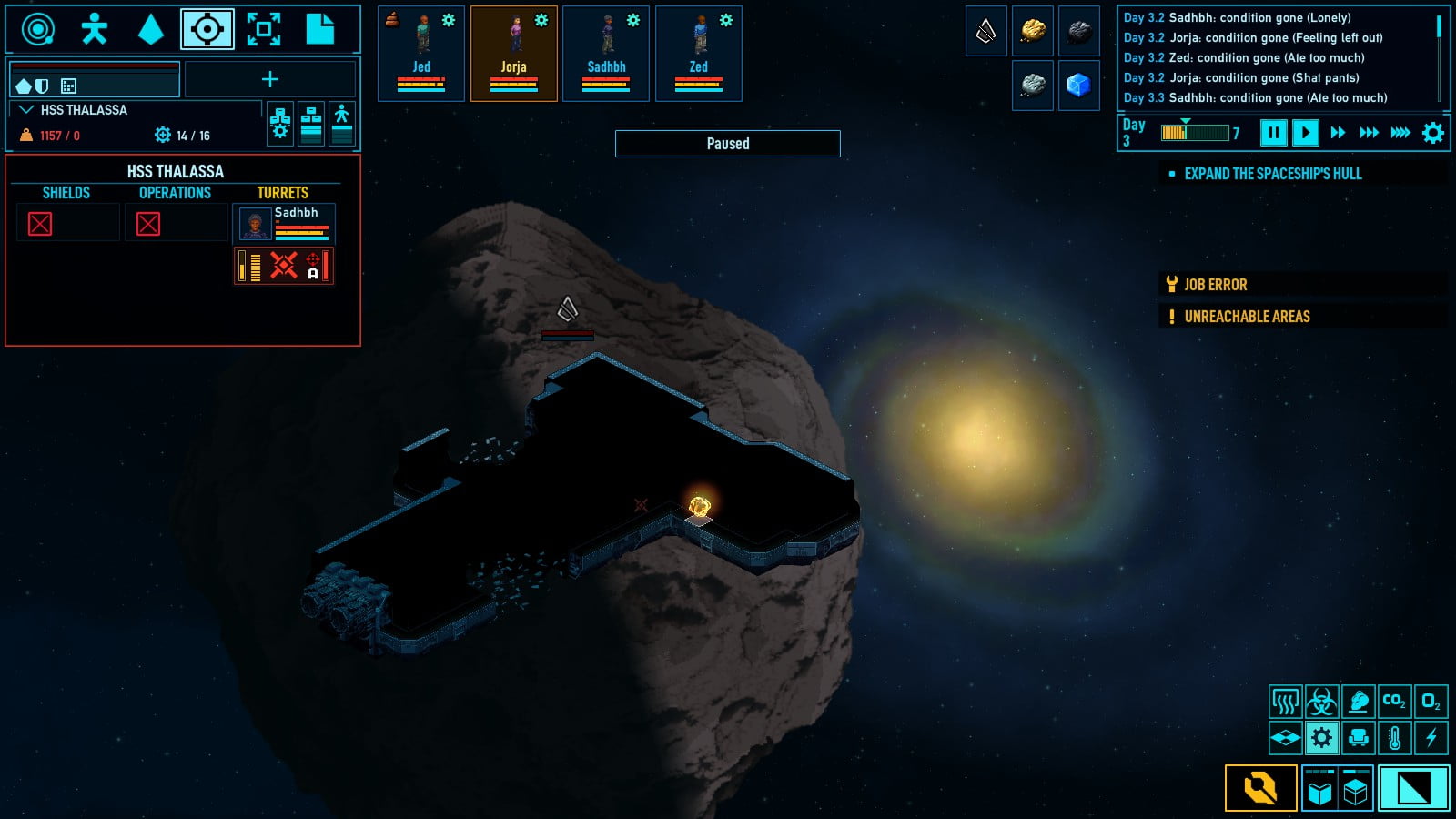The height and width of the screenshot is (819, 1456).
Task: Open the JOB ERROR alert
Action: click(x=1215, y=285)
